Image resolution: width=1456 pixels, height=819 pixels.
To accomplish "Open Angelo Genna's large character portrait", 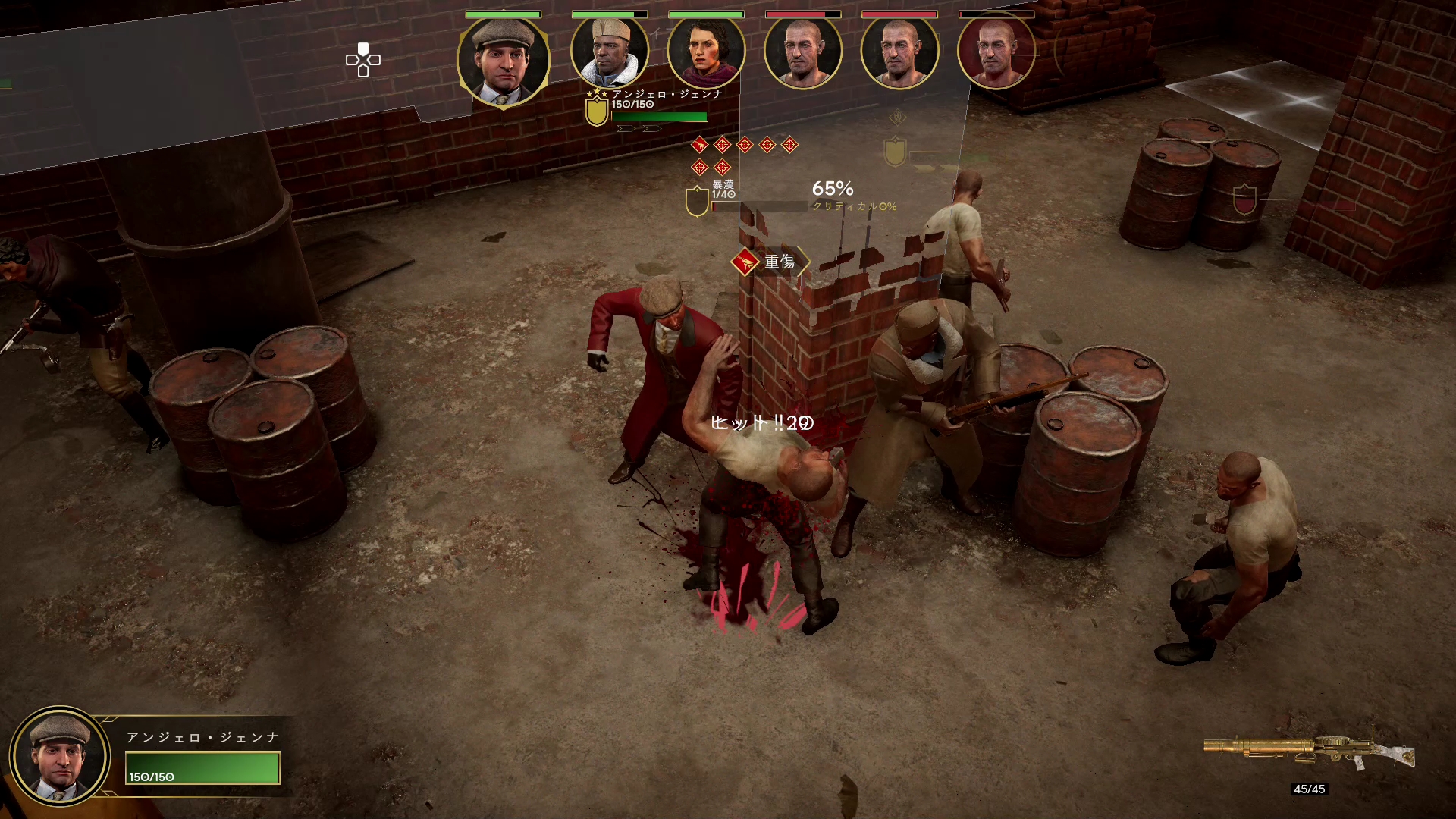I will point(60,756).
